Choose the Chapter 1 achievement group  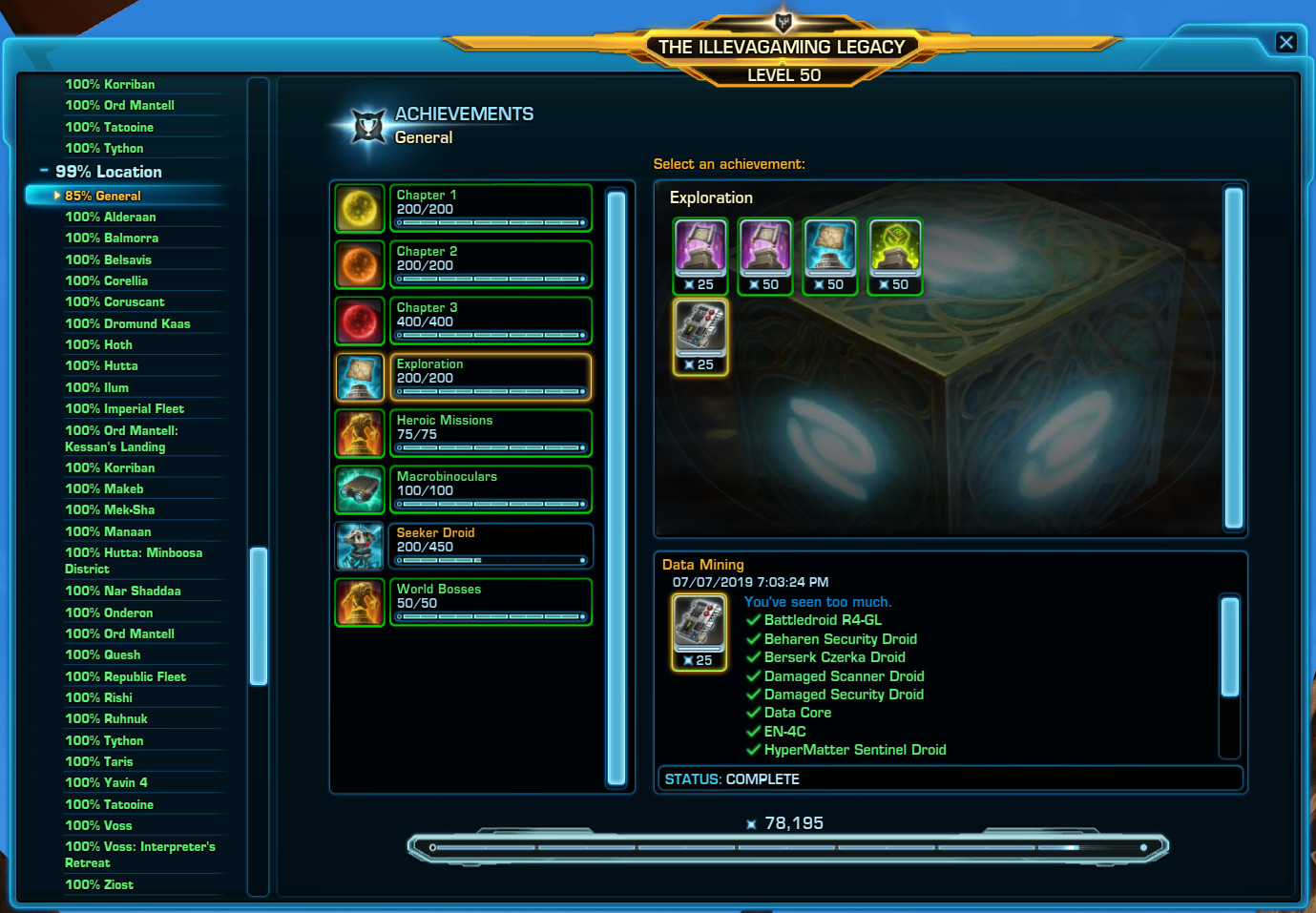point(490,208)
